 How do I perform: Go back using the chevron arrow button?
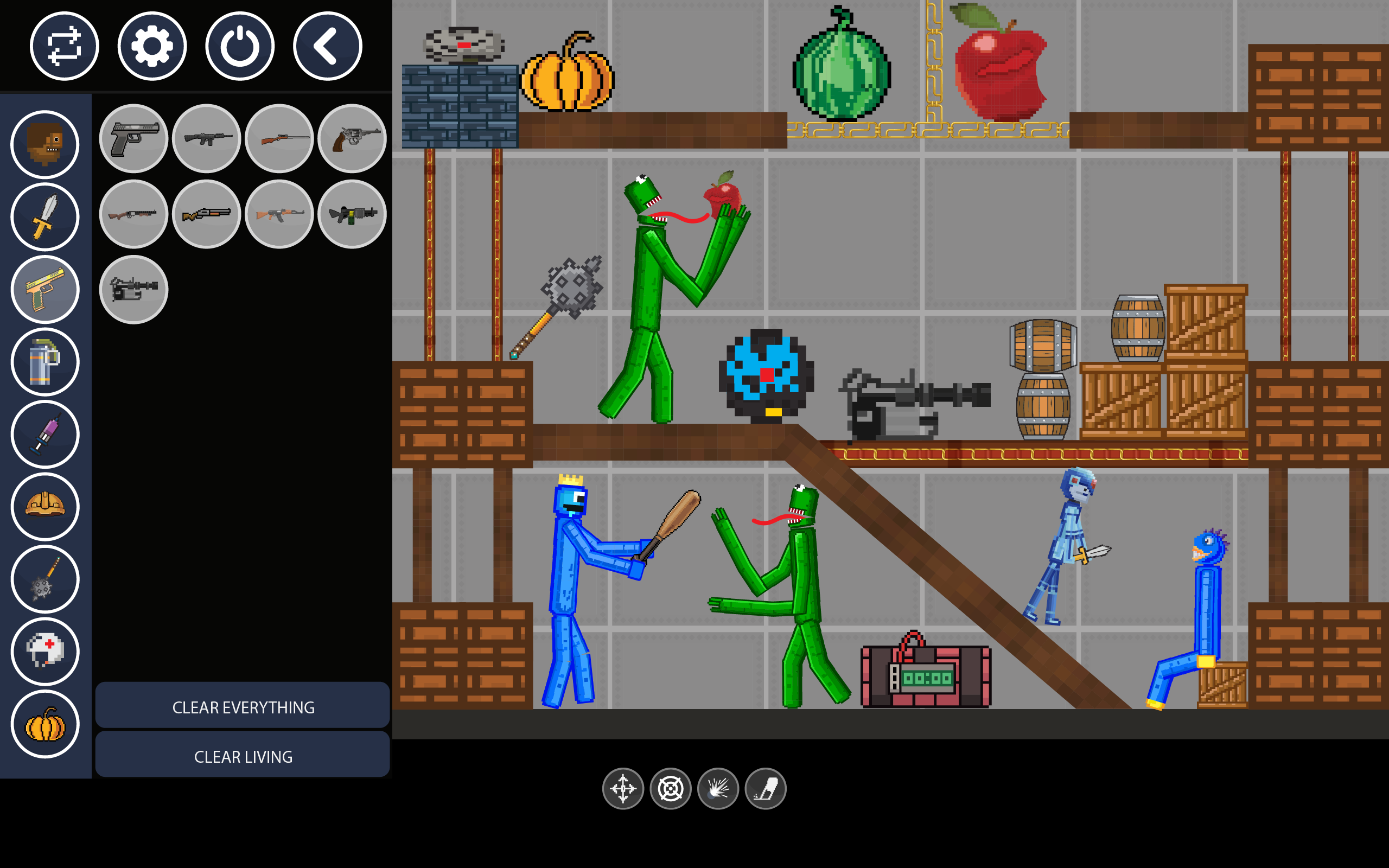(327, 46)
